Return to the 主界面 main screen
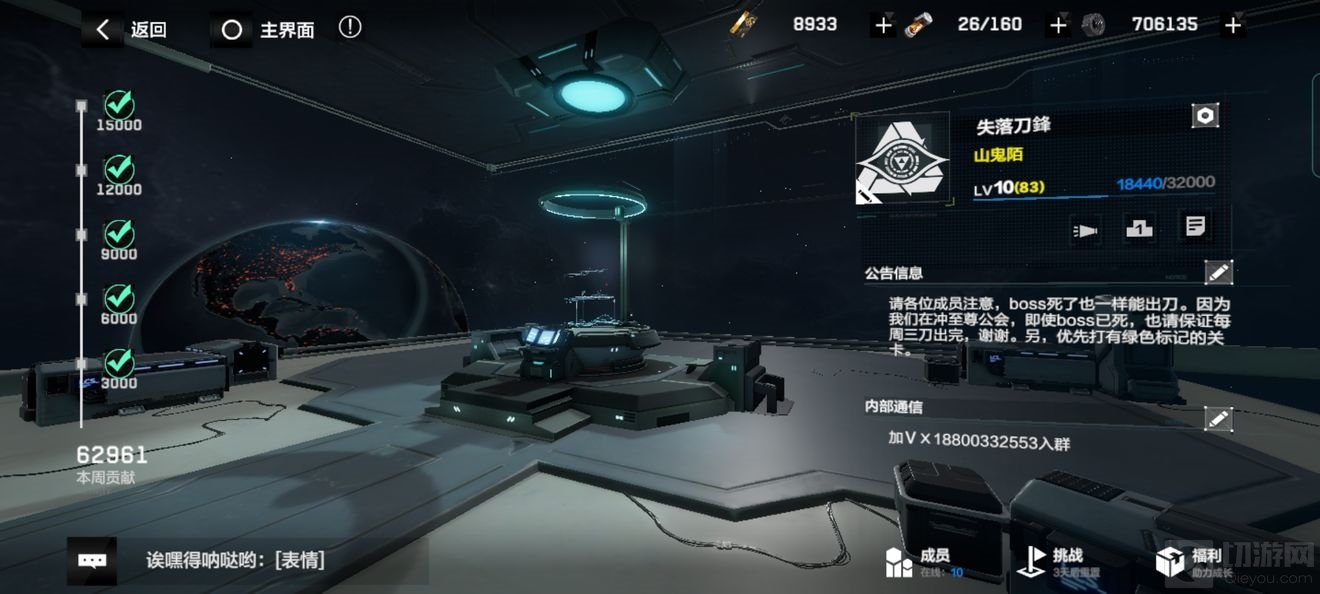The width and height of the screenshot is (1320, 594). pyautogui.click(x=266, y=30)
